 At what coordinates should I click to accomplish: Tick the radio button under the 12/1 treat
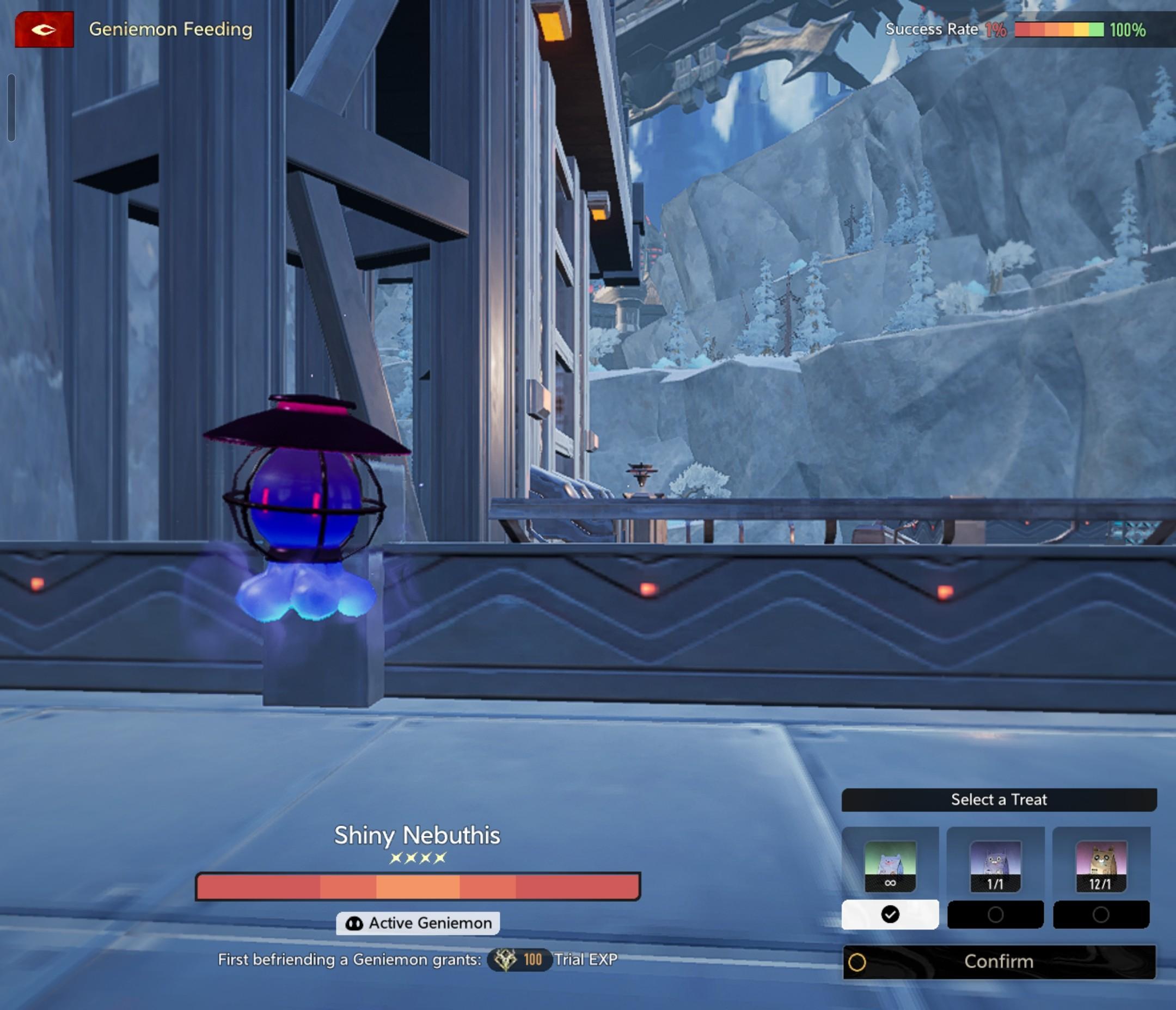(1100, 915)
